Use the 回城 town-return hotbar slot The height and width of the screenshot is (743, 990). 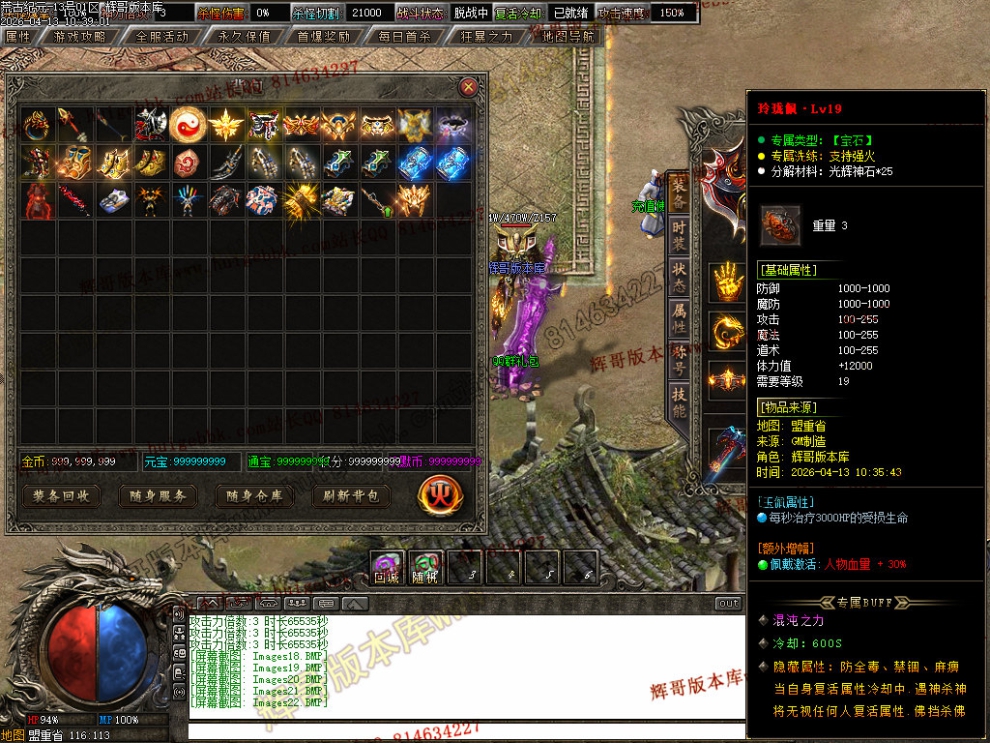(x=387, y=568)
